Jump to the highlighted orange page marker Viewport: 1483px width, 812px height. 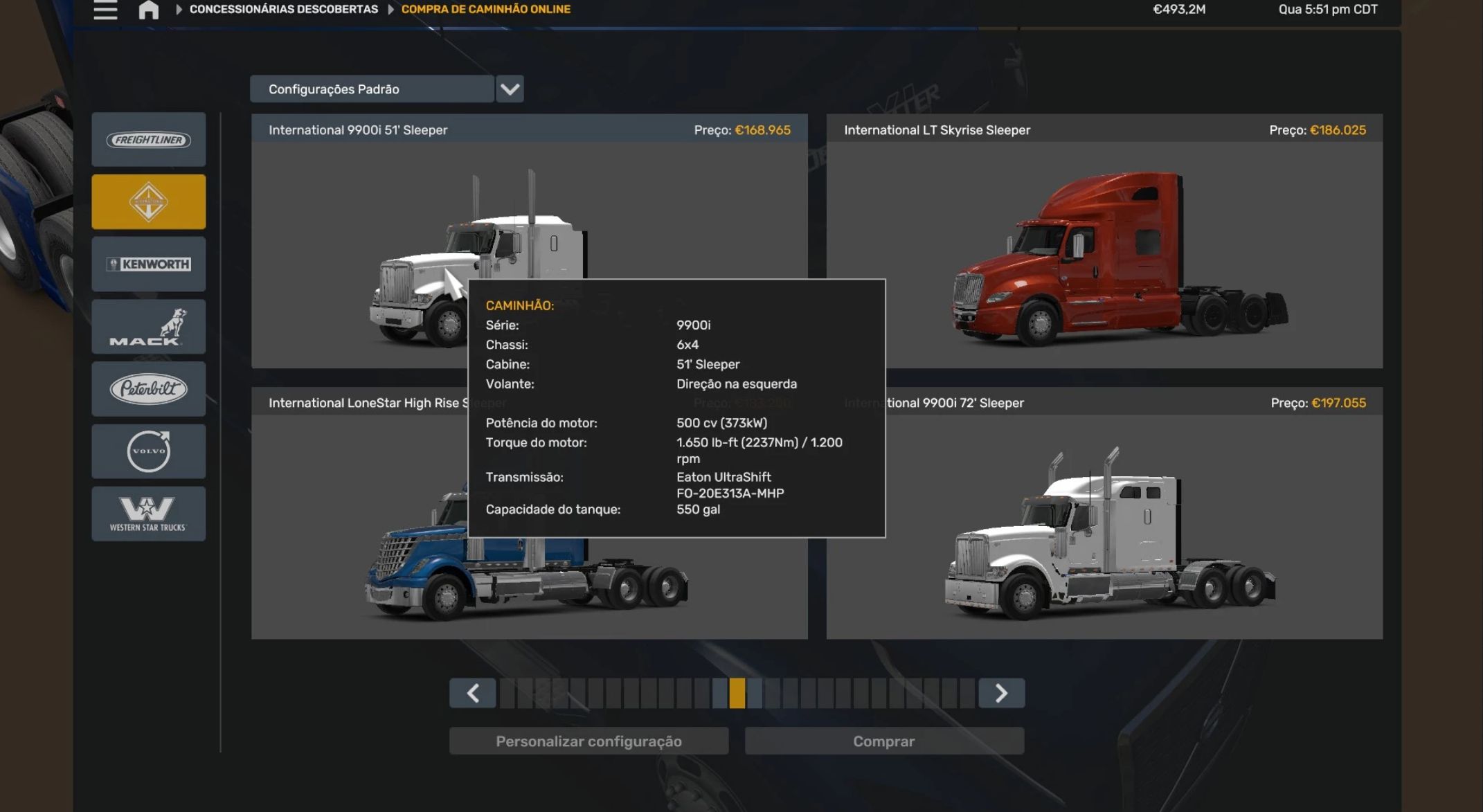pos(737,693)
